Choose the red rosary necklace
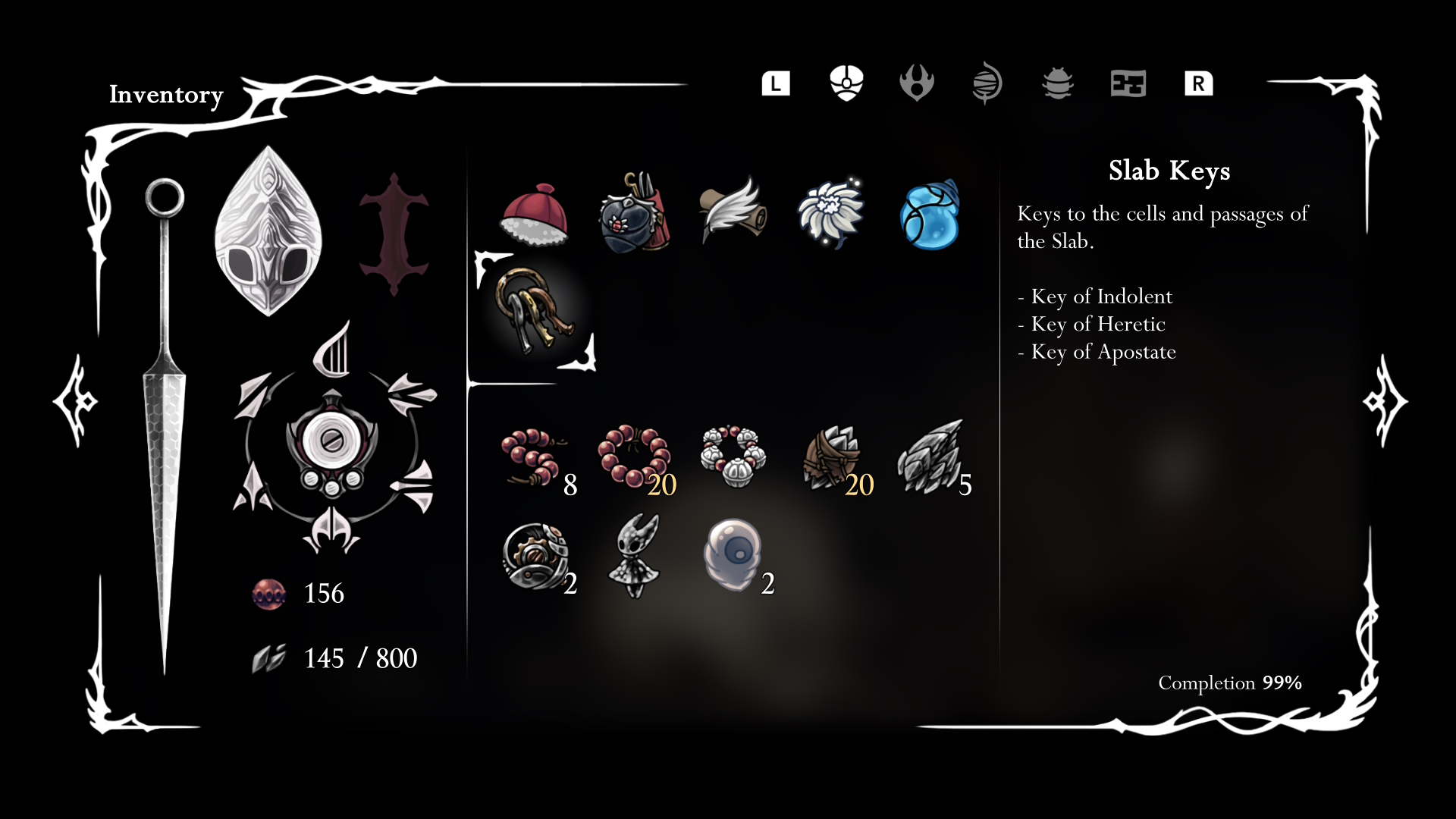 [x=633, y=455]
